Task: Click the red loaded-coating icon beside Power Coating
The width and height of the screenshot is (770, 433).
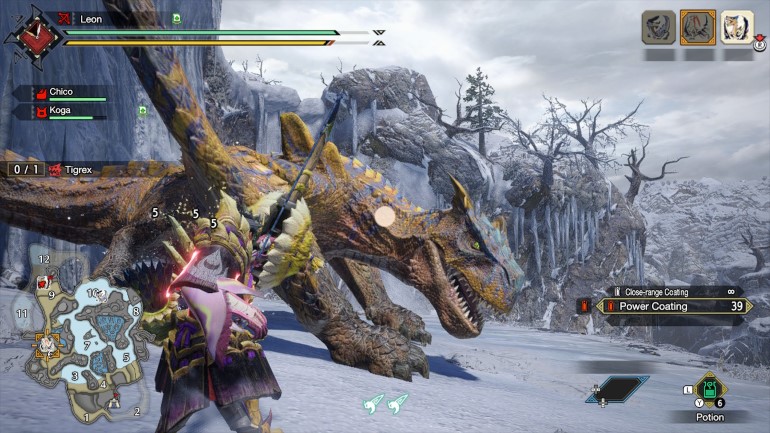Action: [583, 306]
